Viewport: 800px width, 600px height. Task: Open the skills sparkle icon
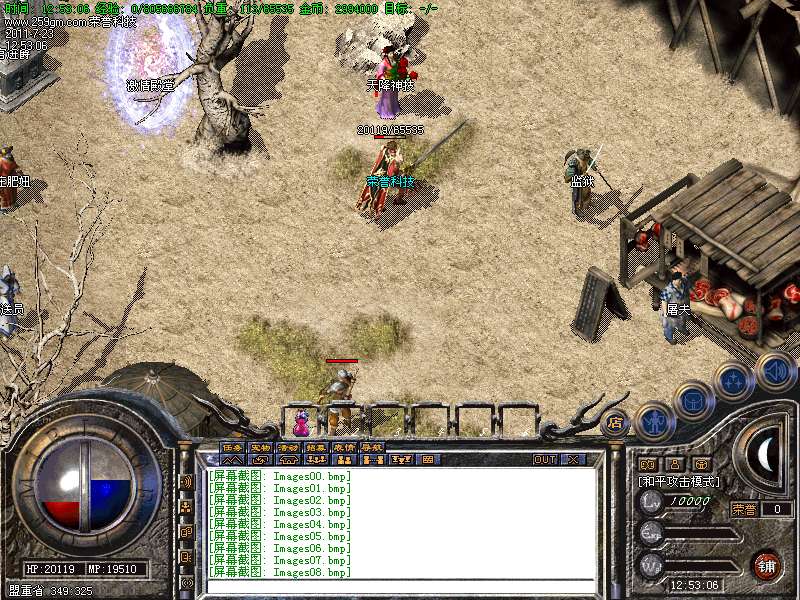pos(734,381)
